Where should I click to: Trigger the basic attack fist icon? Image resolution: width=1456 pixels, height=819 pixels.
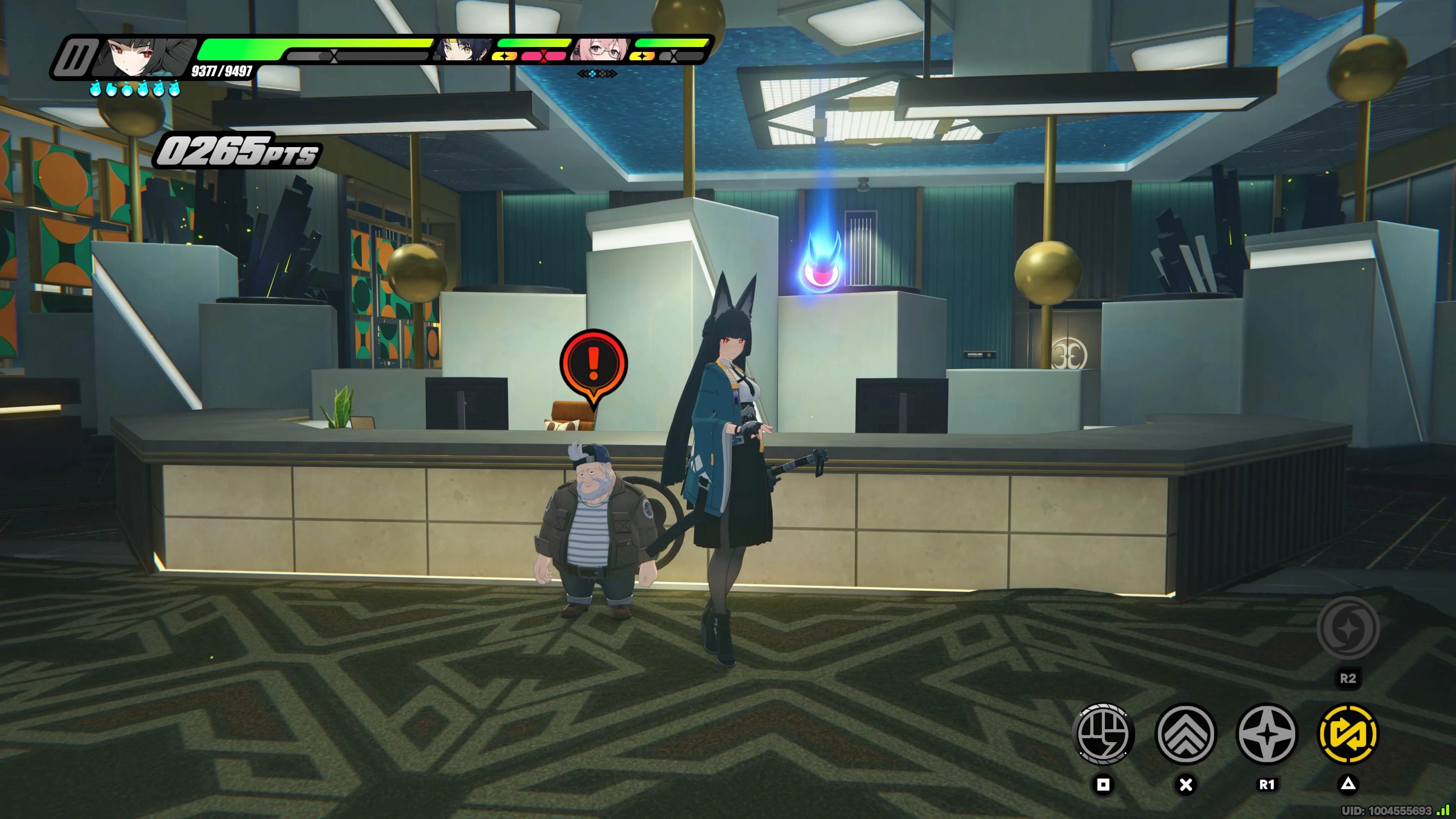pyautogui.click(x=1103, y=734)
